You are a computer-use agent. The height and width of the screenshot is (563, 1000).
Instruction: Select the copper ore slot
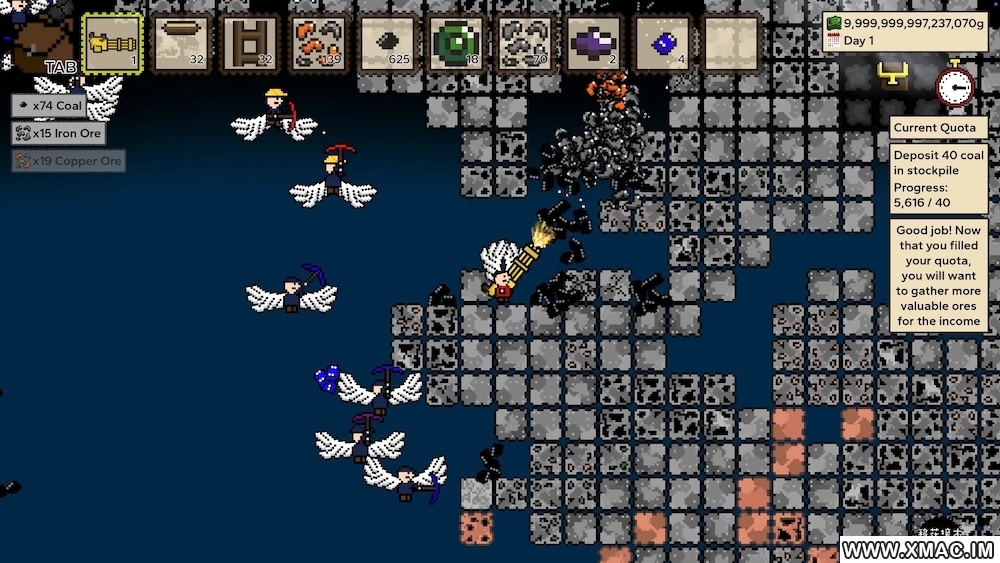pyautogui.click(x=320, y=44)
